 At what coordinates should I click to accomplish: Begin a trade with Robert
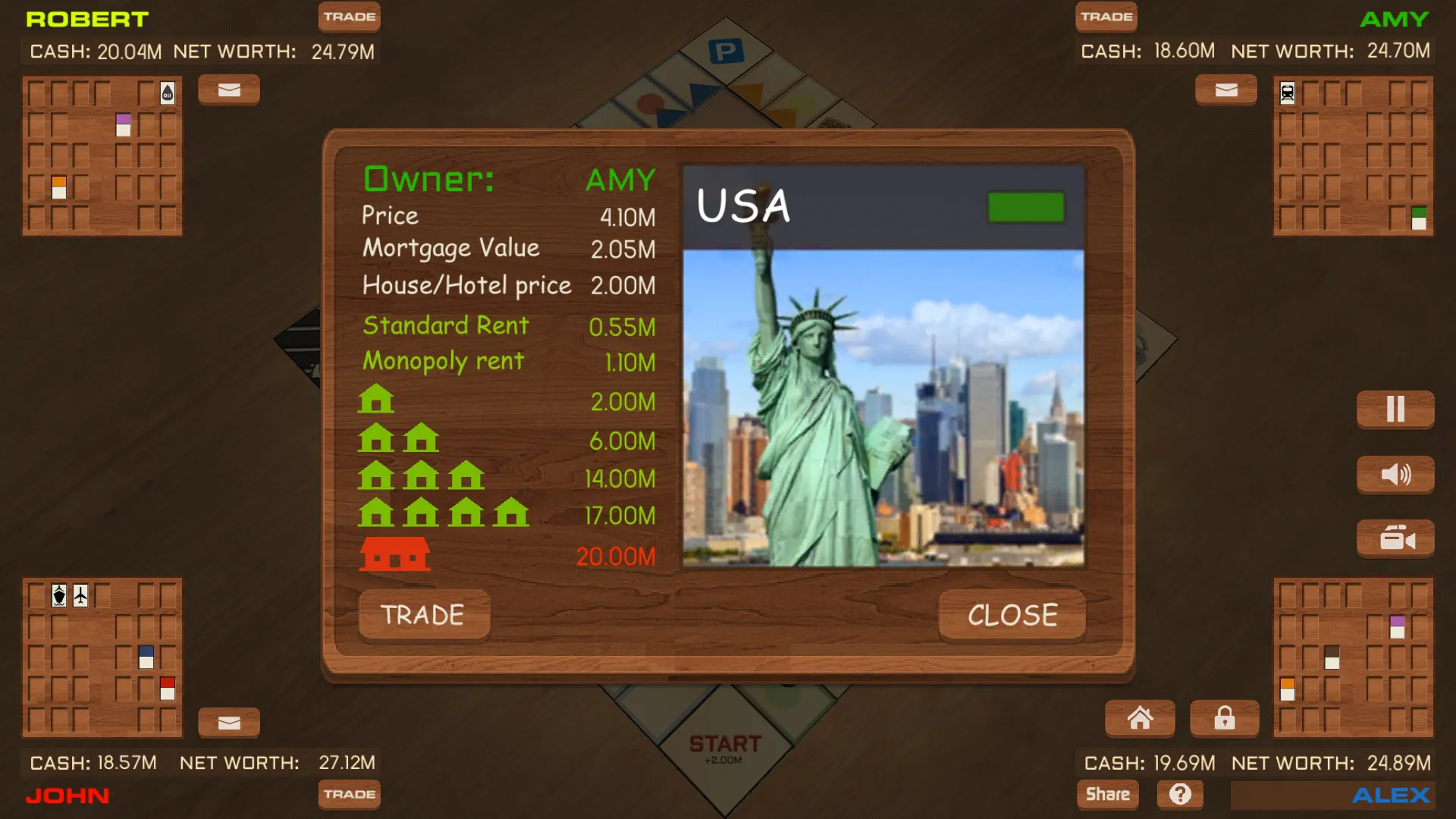pos(349,17)
